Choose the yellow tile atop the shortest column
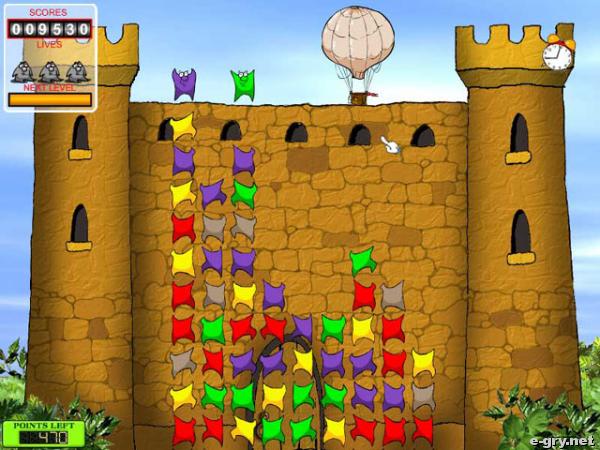The width and height of the screenshot is (600, 450). (423, 362)
